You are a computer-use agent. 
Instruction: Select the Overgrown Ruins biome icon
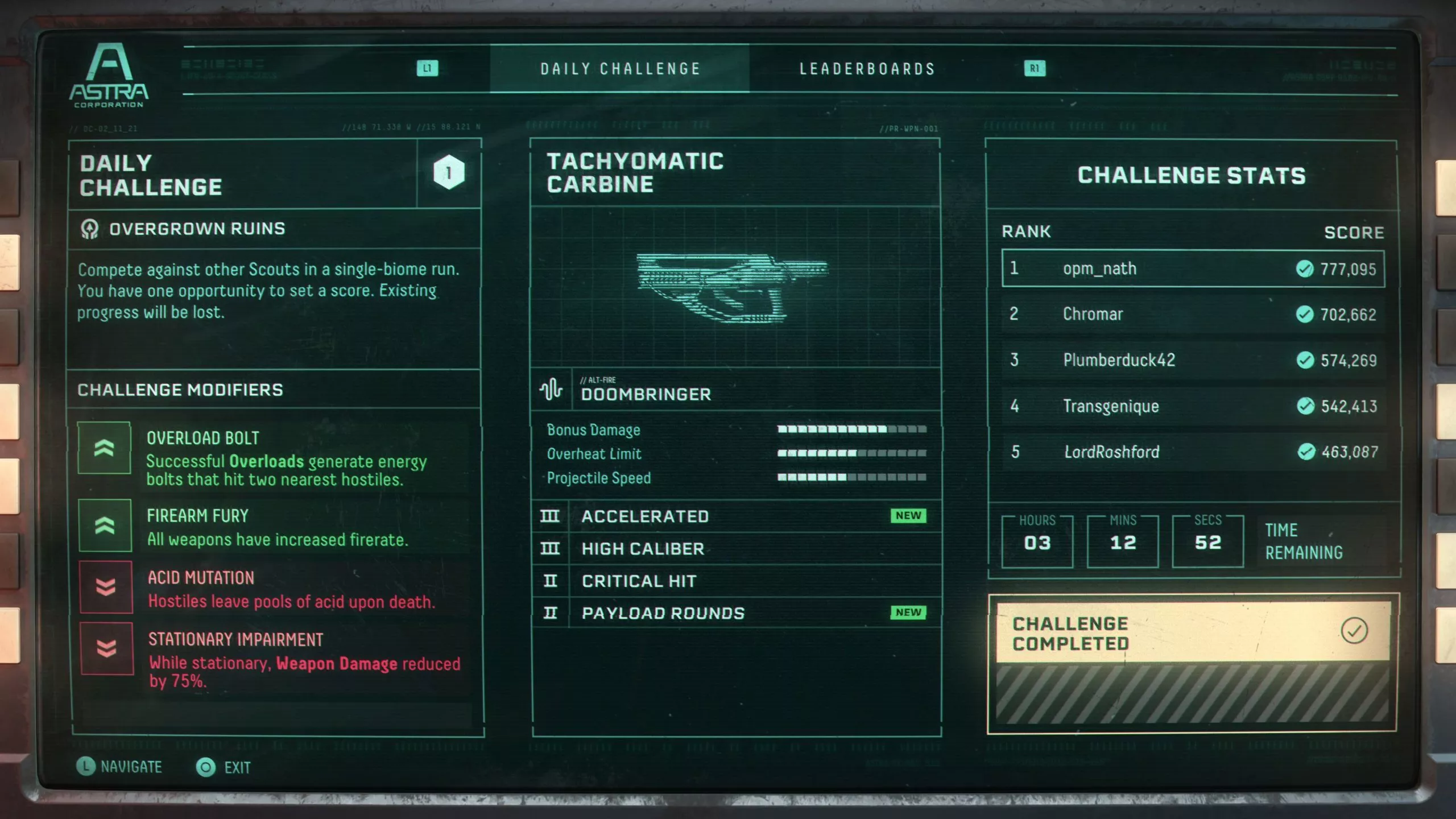coord(89,227)
